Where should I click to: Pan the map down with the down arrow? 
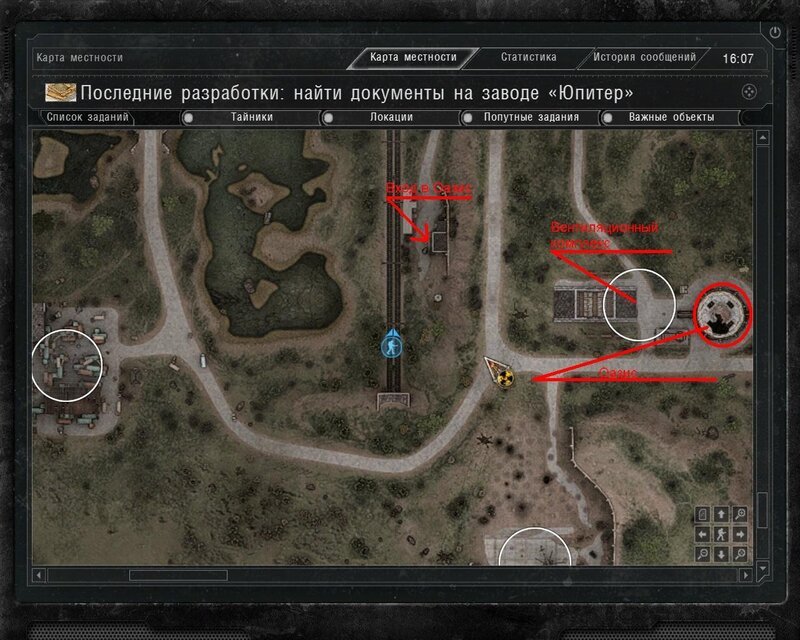coord(721,553)
